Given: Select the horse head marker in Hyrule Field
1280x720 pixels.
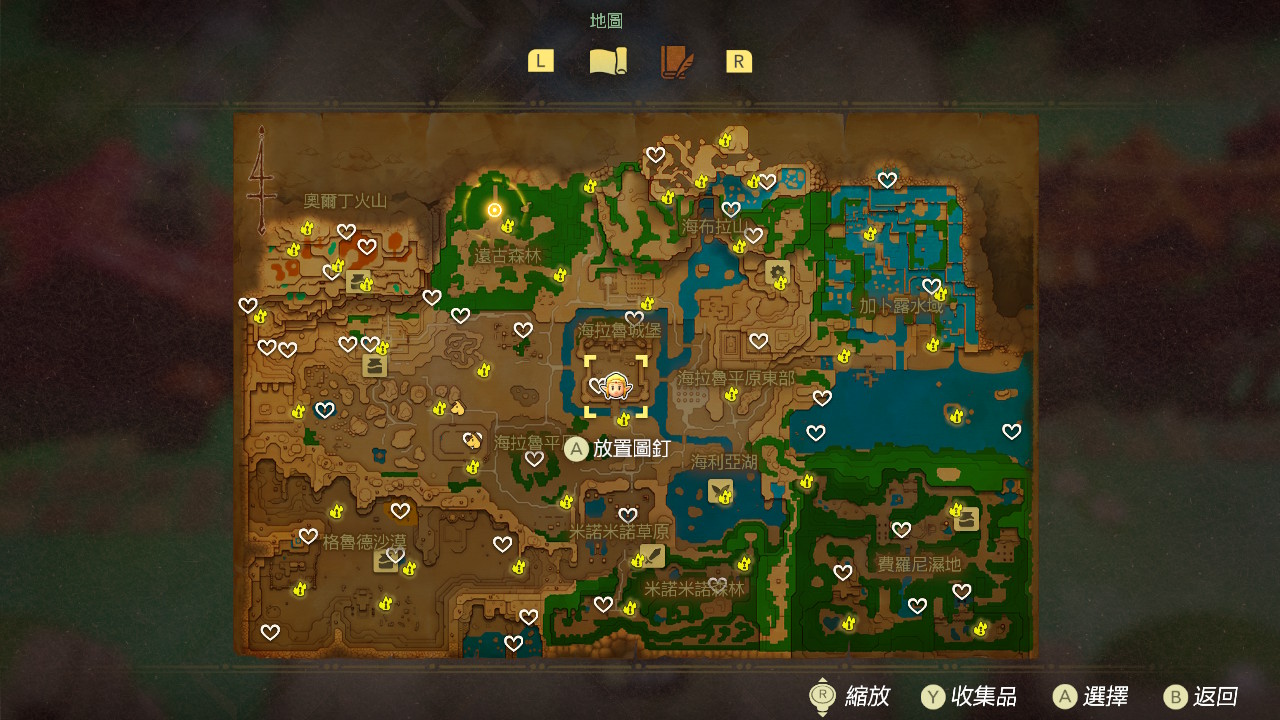Looking at the screenshot, I should coord(458,407).
